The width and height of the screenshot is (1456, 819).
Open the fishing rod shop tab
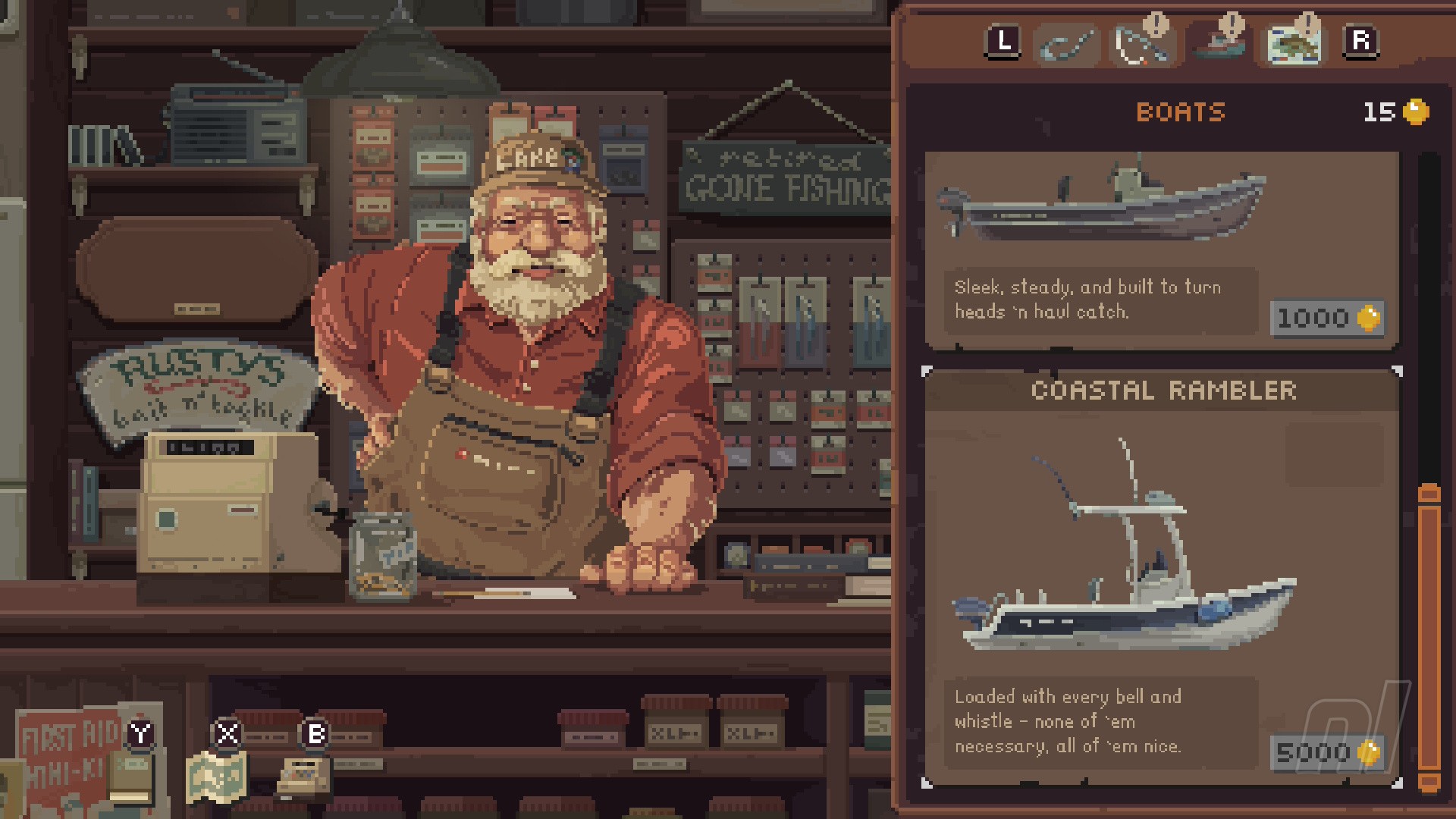click(x=1141, y=45)
